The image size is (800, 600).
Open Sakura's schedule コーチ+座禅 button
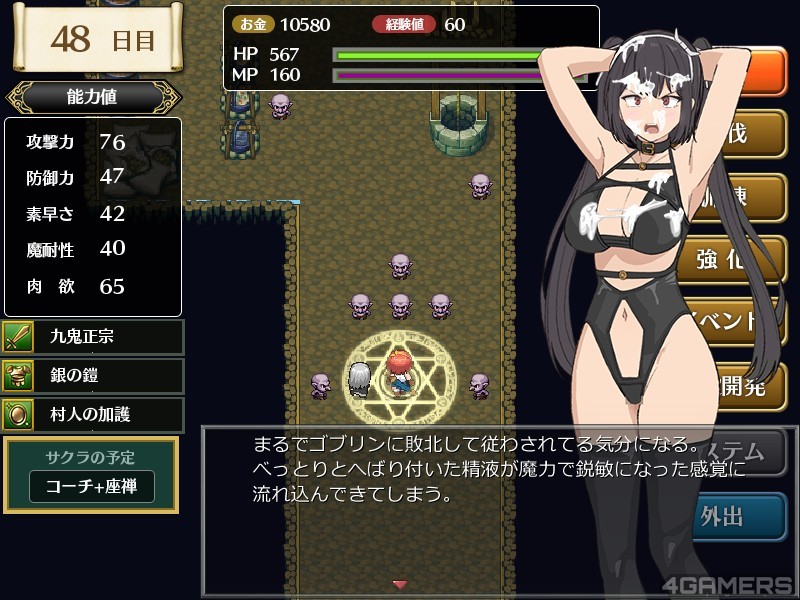click(x=92, y=486)
